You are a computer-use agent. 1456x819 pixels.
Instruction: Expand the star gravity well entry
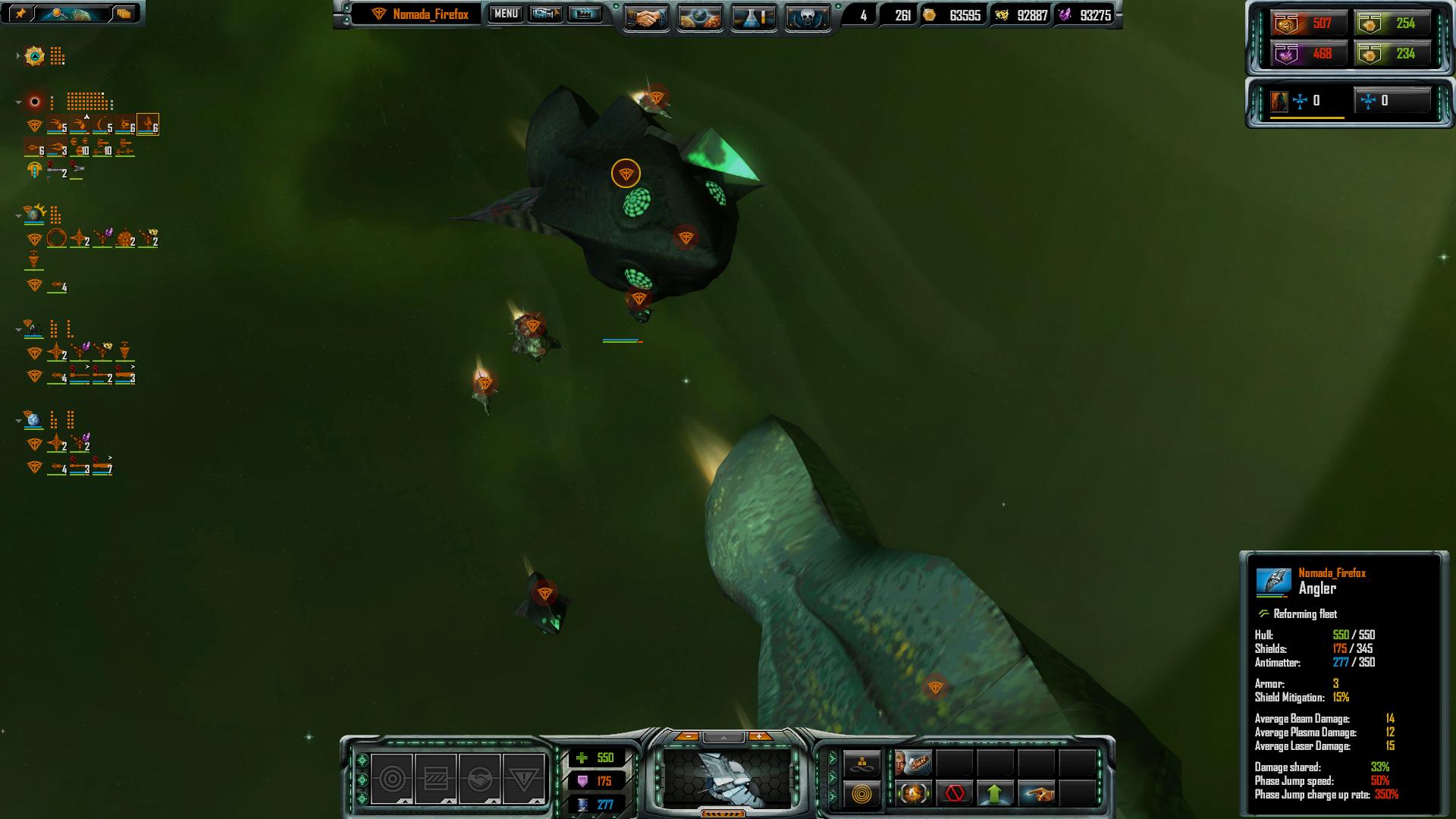click(x=18, y=56)
